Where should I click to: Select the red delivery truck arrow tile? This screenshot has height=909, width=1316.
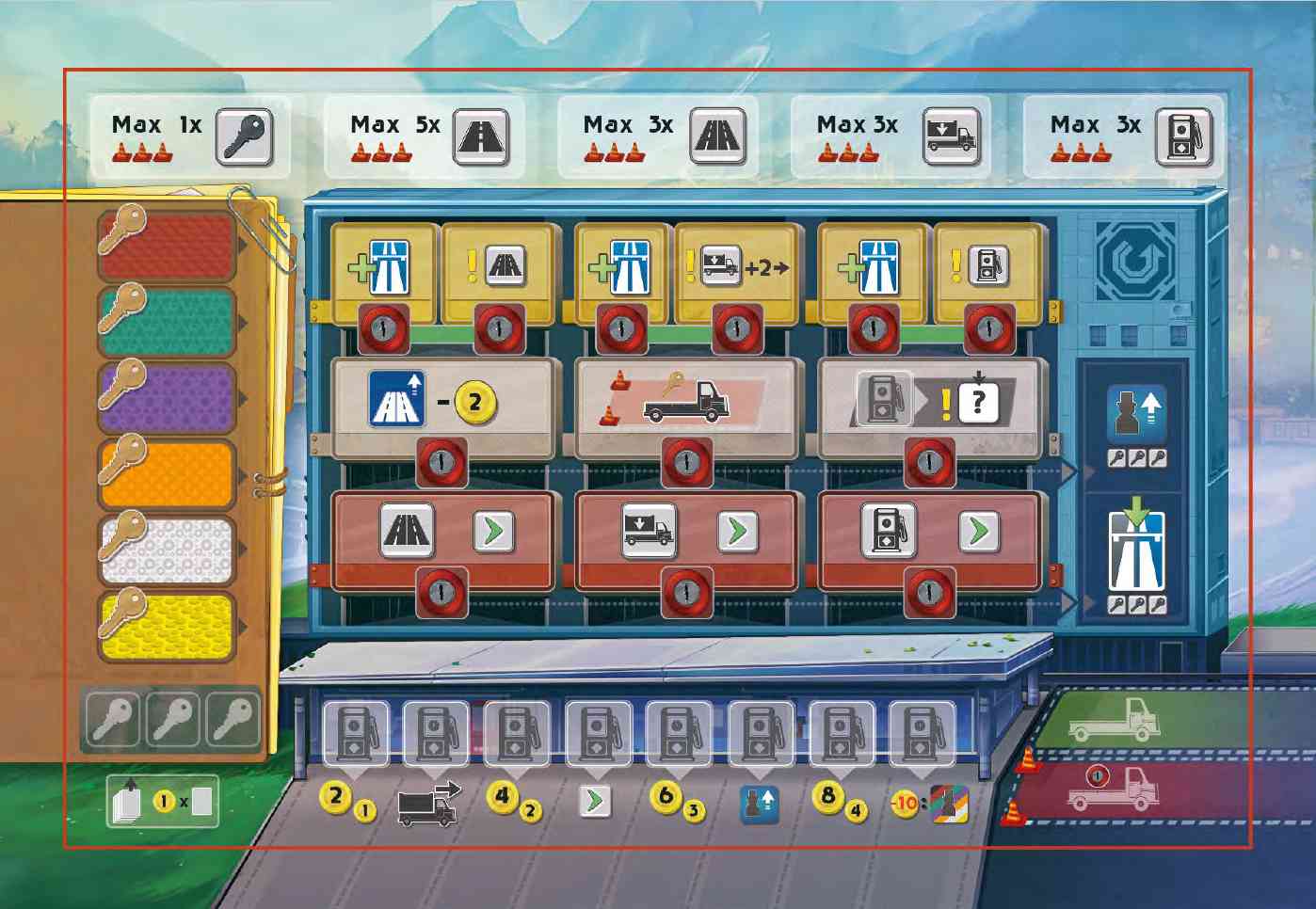click(x=685, y=534)
